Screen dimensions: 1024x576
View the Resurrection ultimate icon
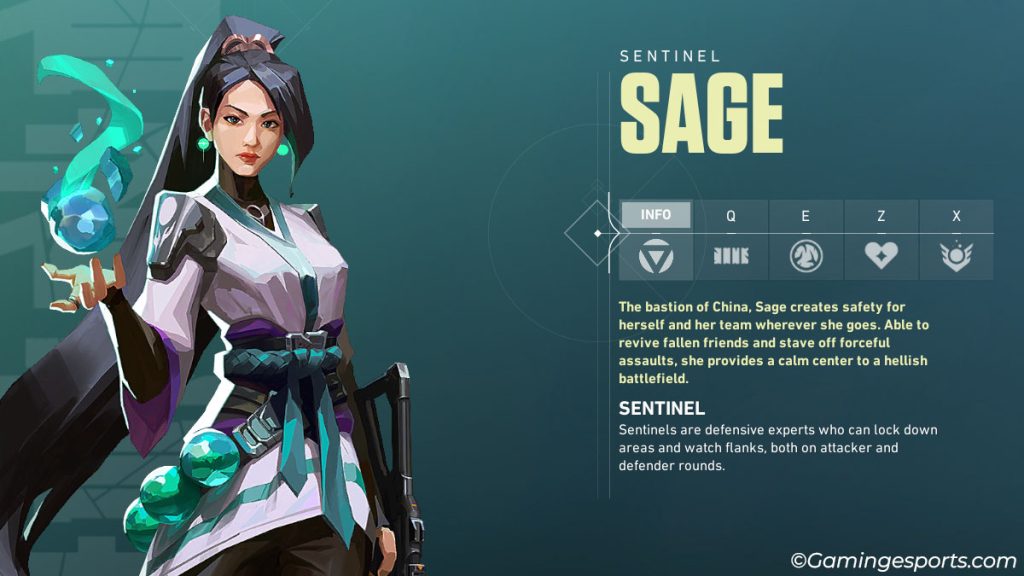[956, 257]
